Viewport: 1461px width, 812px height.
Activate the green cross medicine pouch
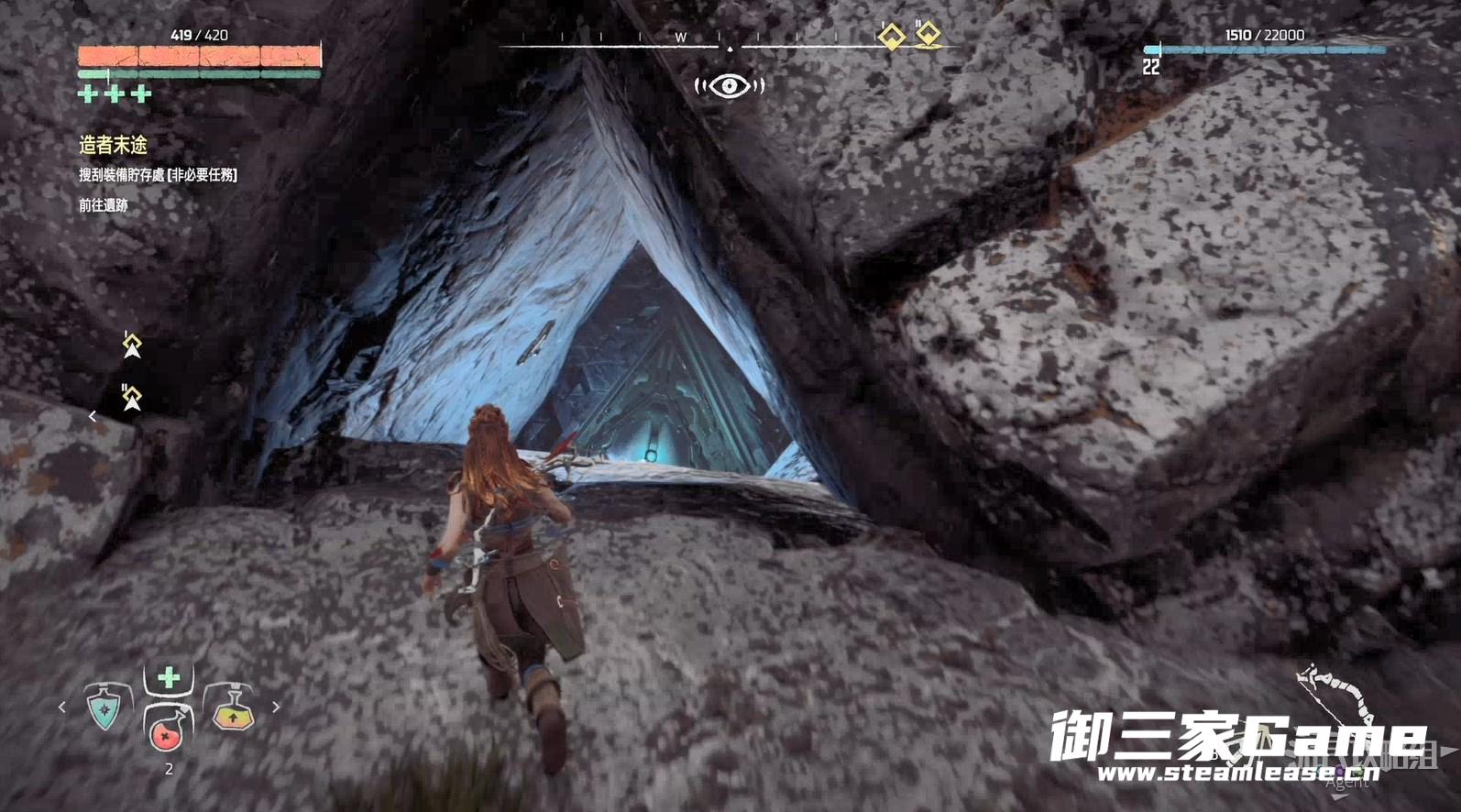(169, 678)
